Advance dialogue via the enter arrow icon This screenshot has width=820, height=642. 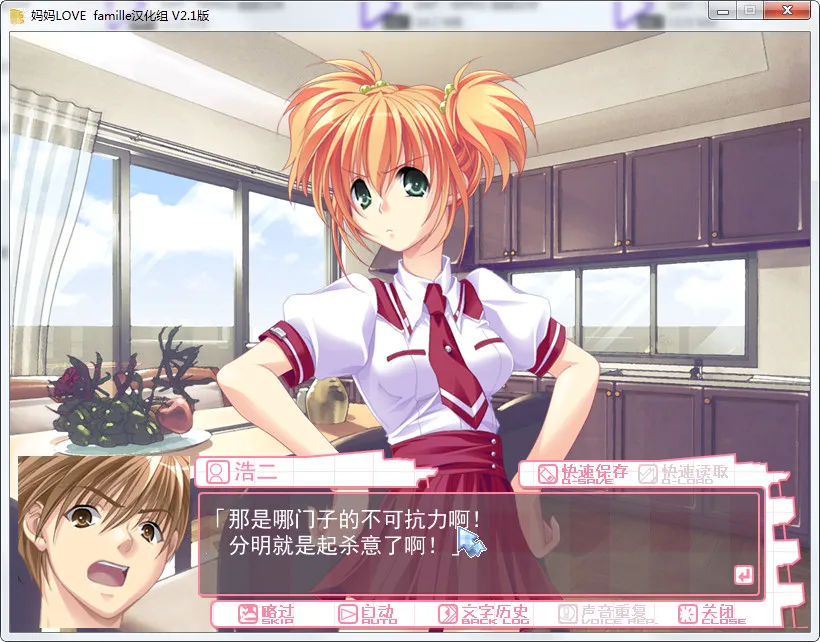point(743,574)
